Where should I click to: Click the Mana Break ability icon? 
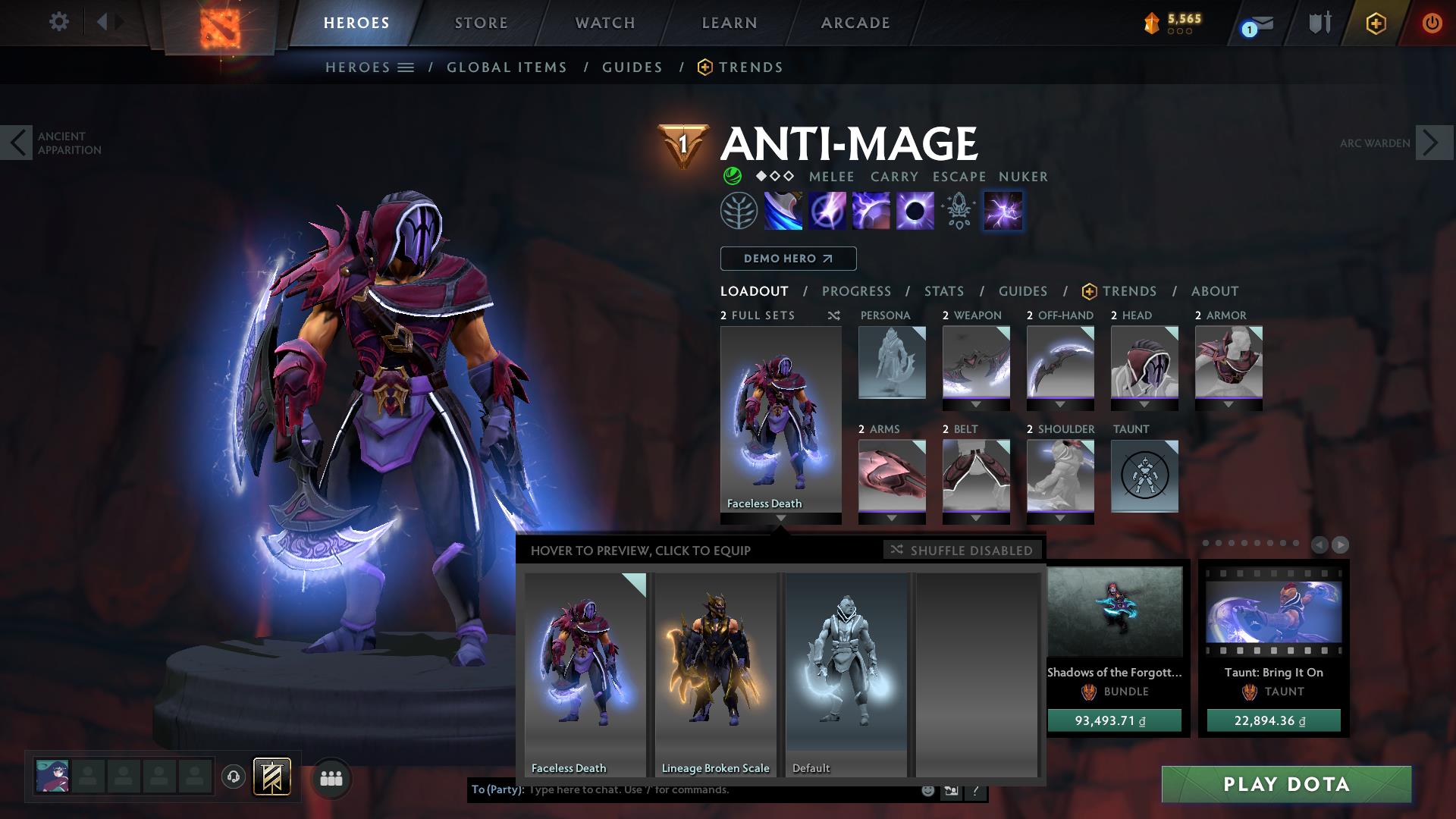[782, 212]
